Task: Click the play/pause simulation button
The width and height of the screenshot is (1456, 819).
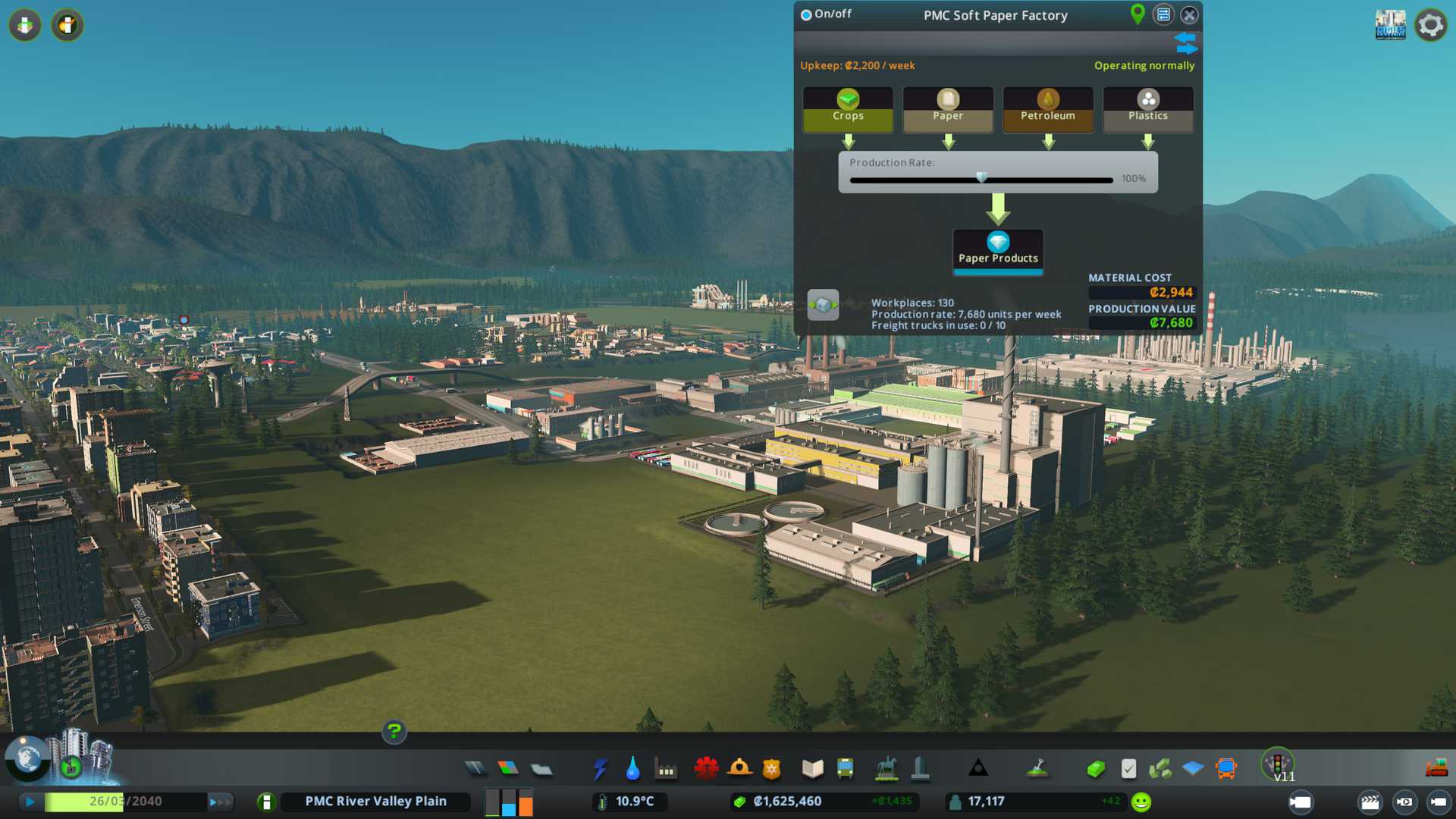Action: click(x=30, y=802)
